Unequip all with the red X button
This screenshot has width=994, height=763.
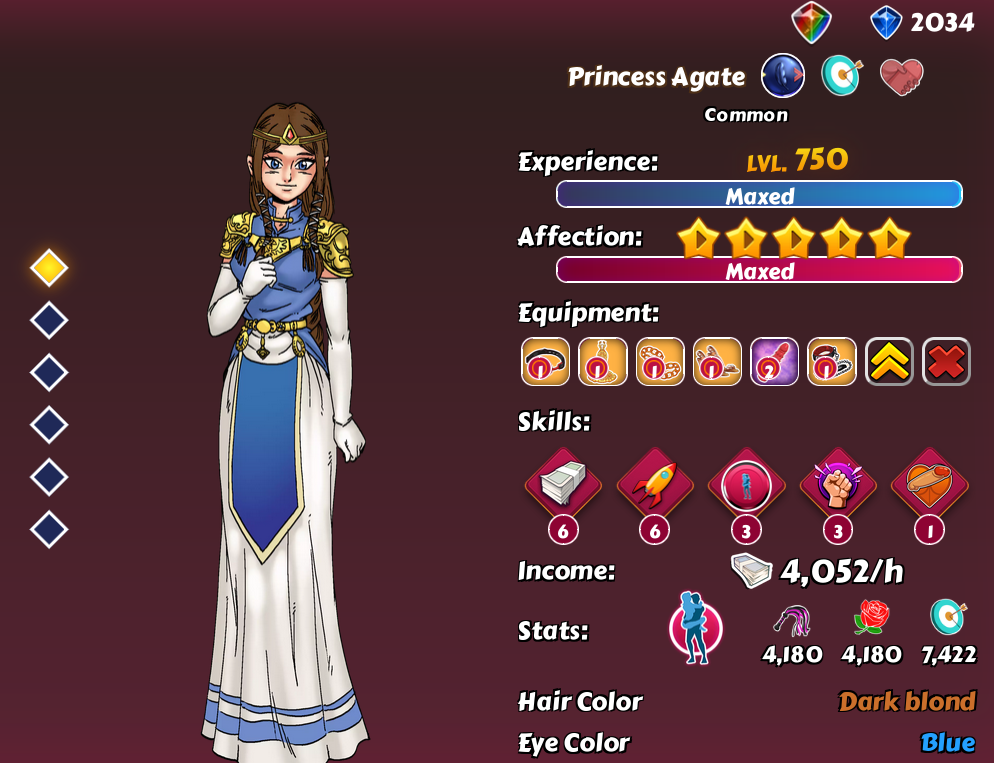946,361
